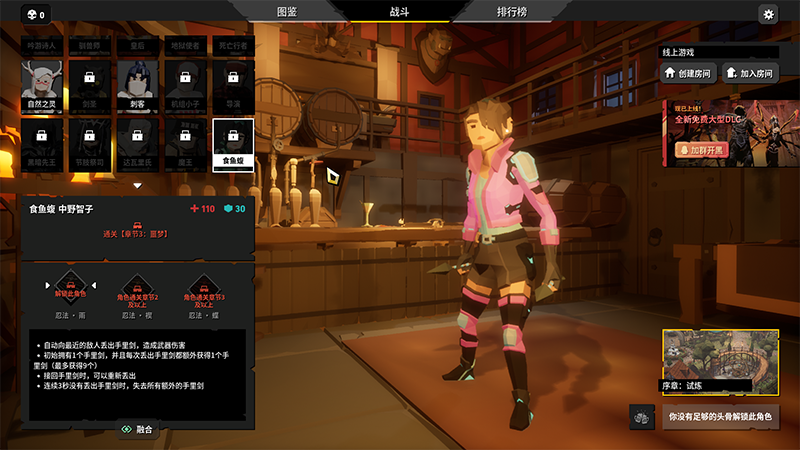Select the 忍法·雨 skill icon
Viewport: 800px width, 450px height.
69,290
